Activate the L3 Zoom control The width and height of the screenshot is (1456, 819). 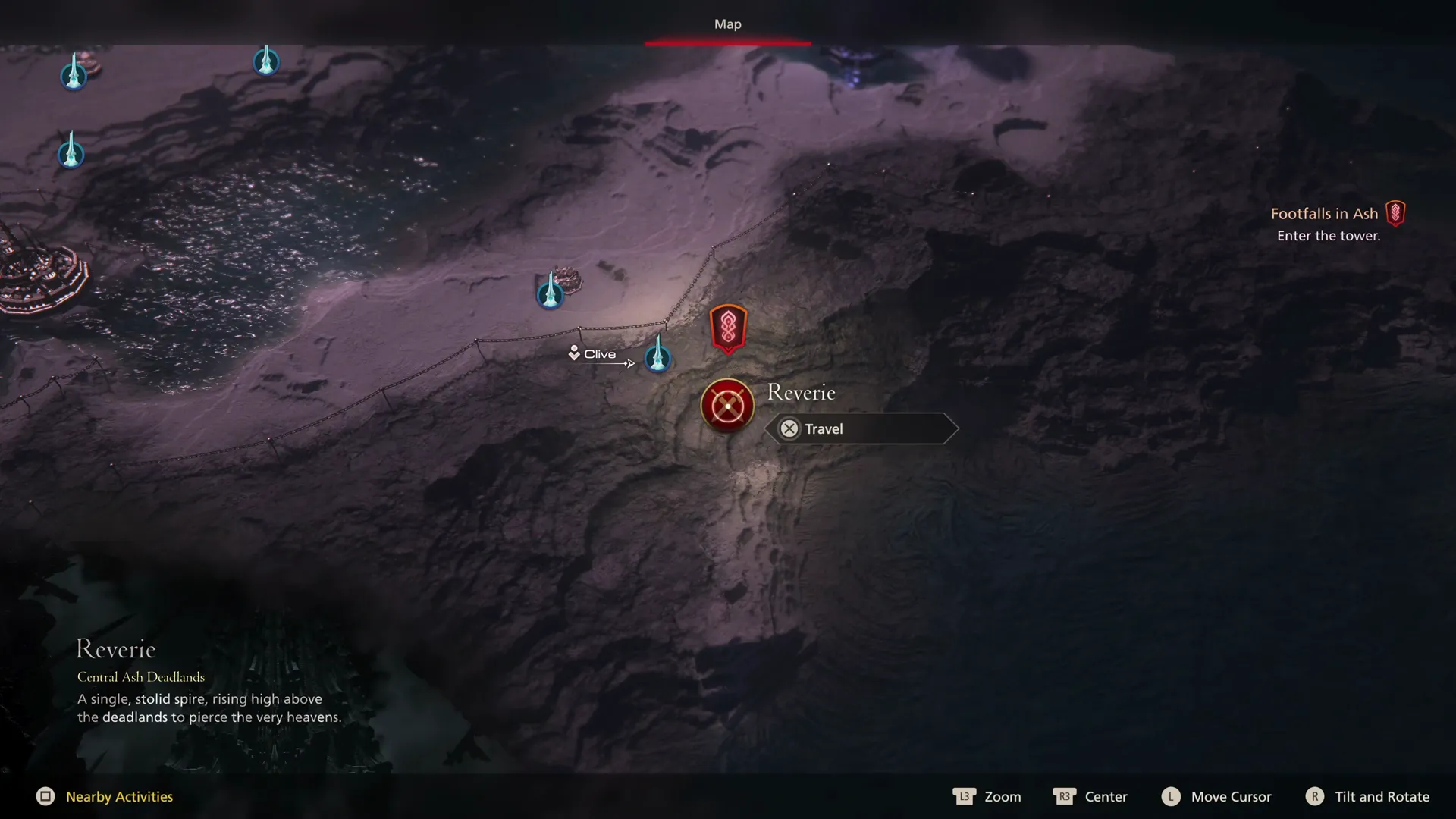(x=987, y=796)
